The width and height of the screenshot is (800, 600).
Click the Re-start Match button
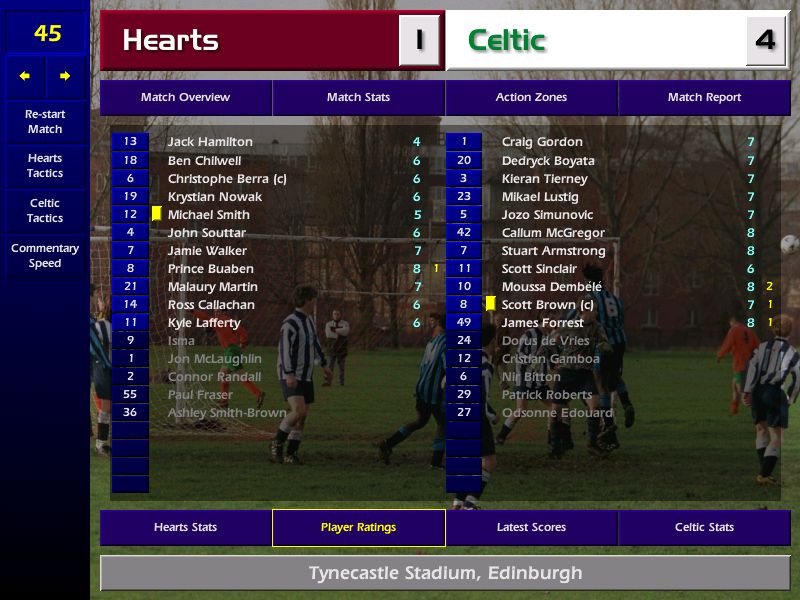[45, 121]
